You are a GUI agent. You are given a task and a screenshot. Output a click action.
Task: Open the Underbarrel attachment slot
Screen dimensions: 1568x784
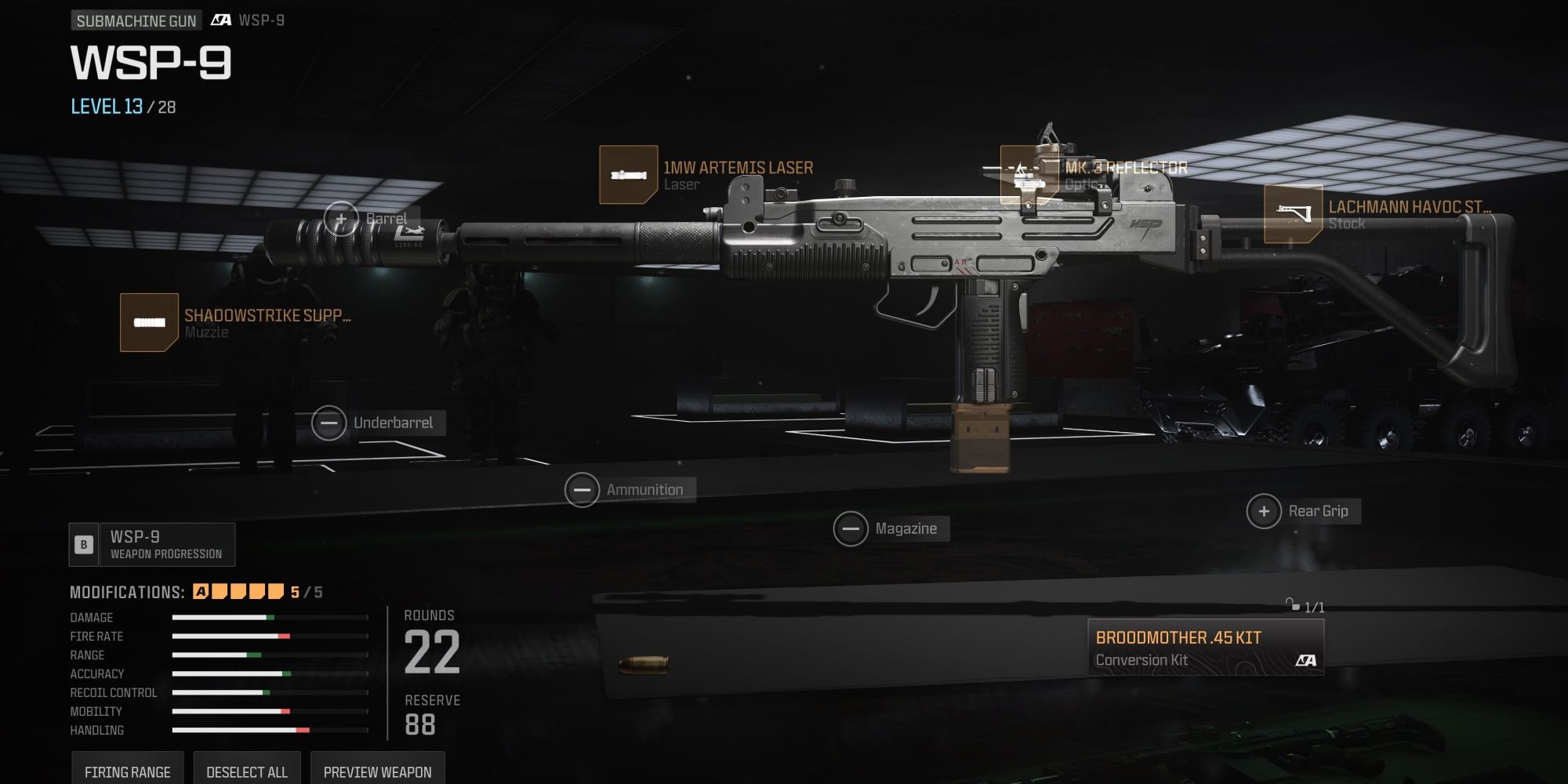pos(329,423)
